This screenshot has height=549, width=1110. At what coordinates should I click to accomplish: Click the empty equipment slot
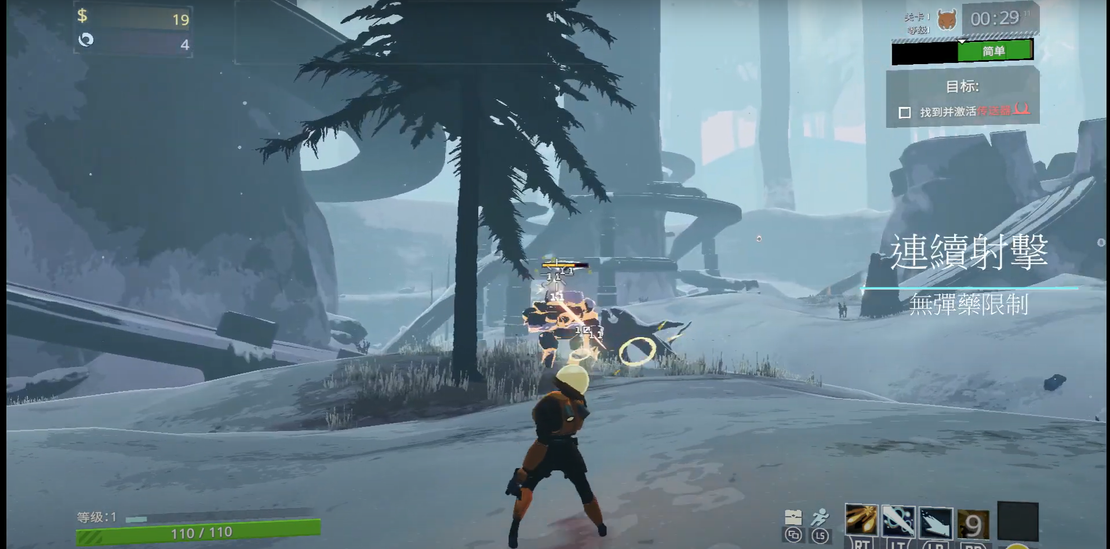[1018, 521]
